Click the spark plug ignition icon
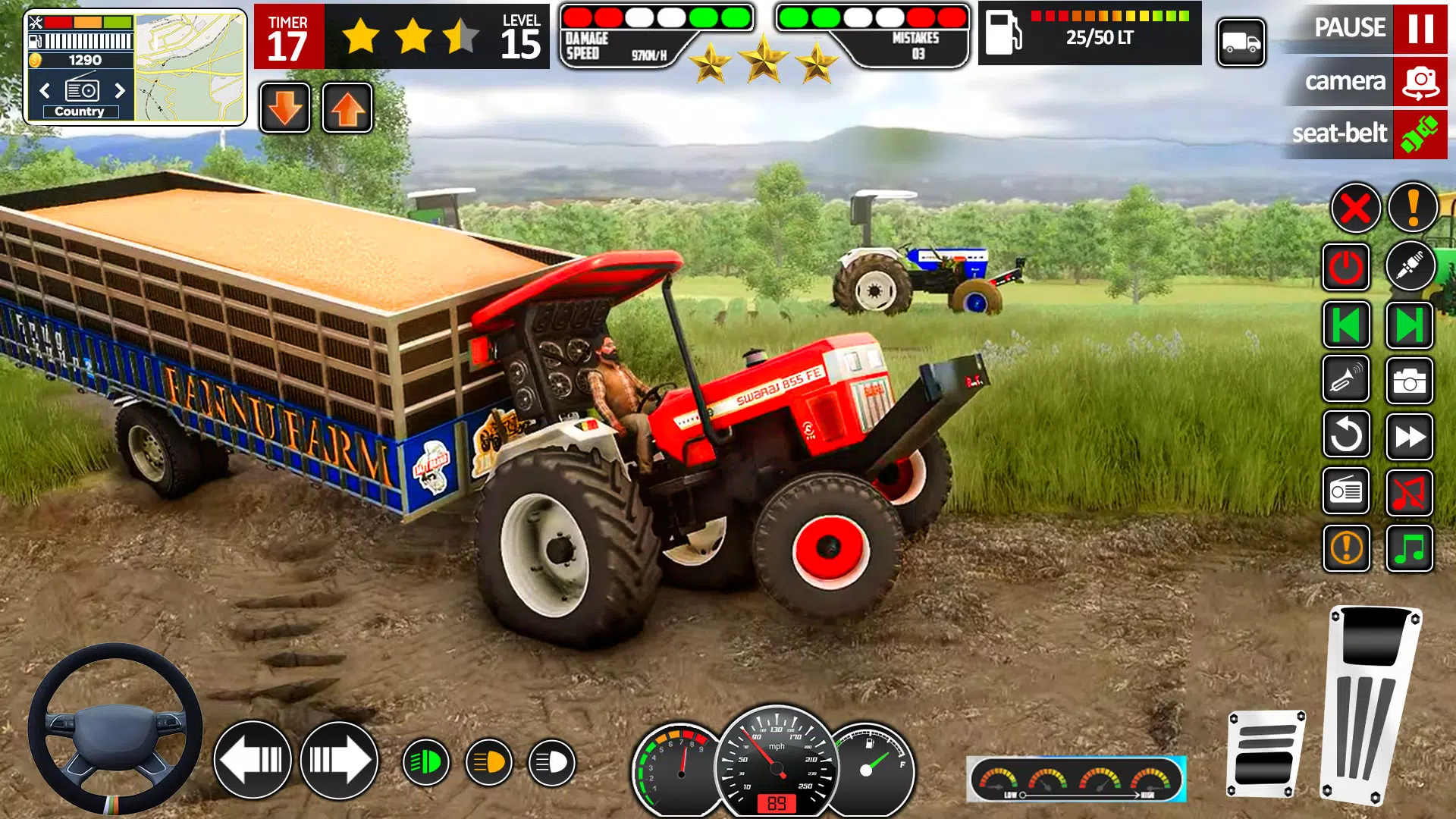 [1410, 267]
